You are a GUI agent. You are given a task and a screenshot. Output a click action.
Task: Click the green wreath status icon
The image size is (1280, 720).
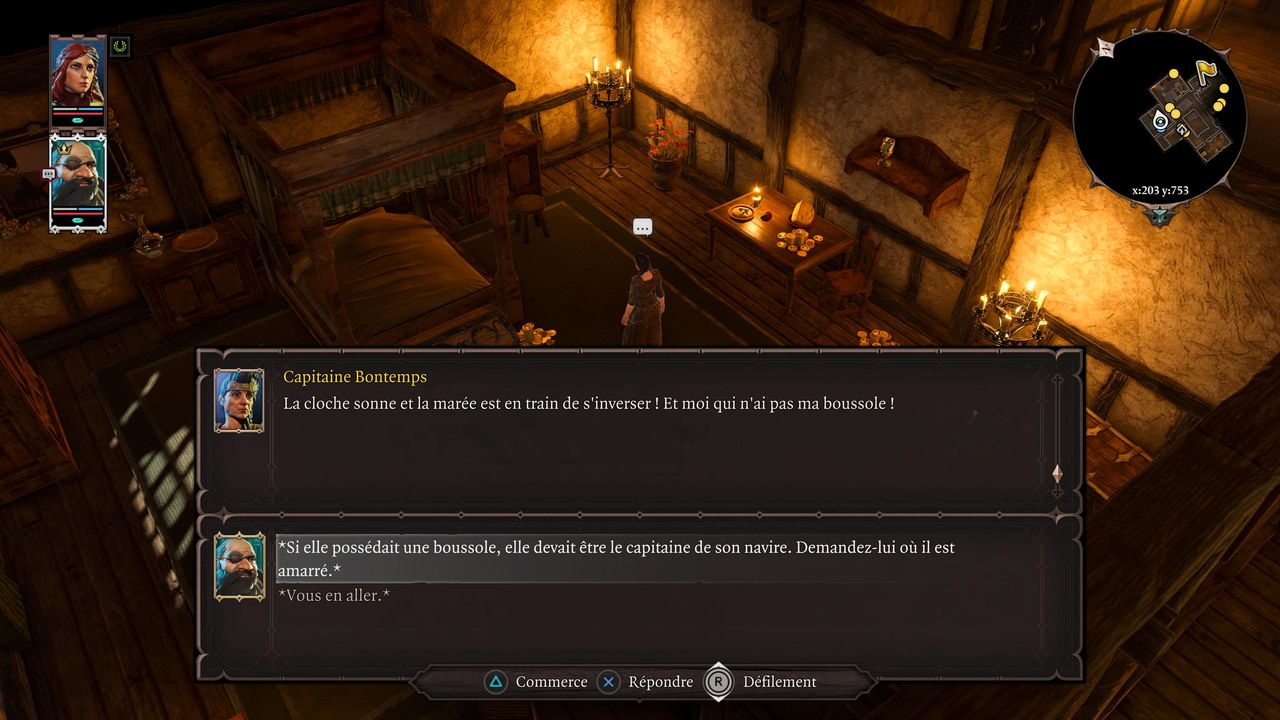121,46
